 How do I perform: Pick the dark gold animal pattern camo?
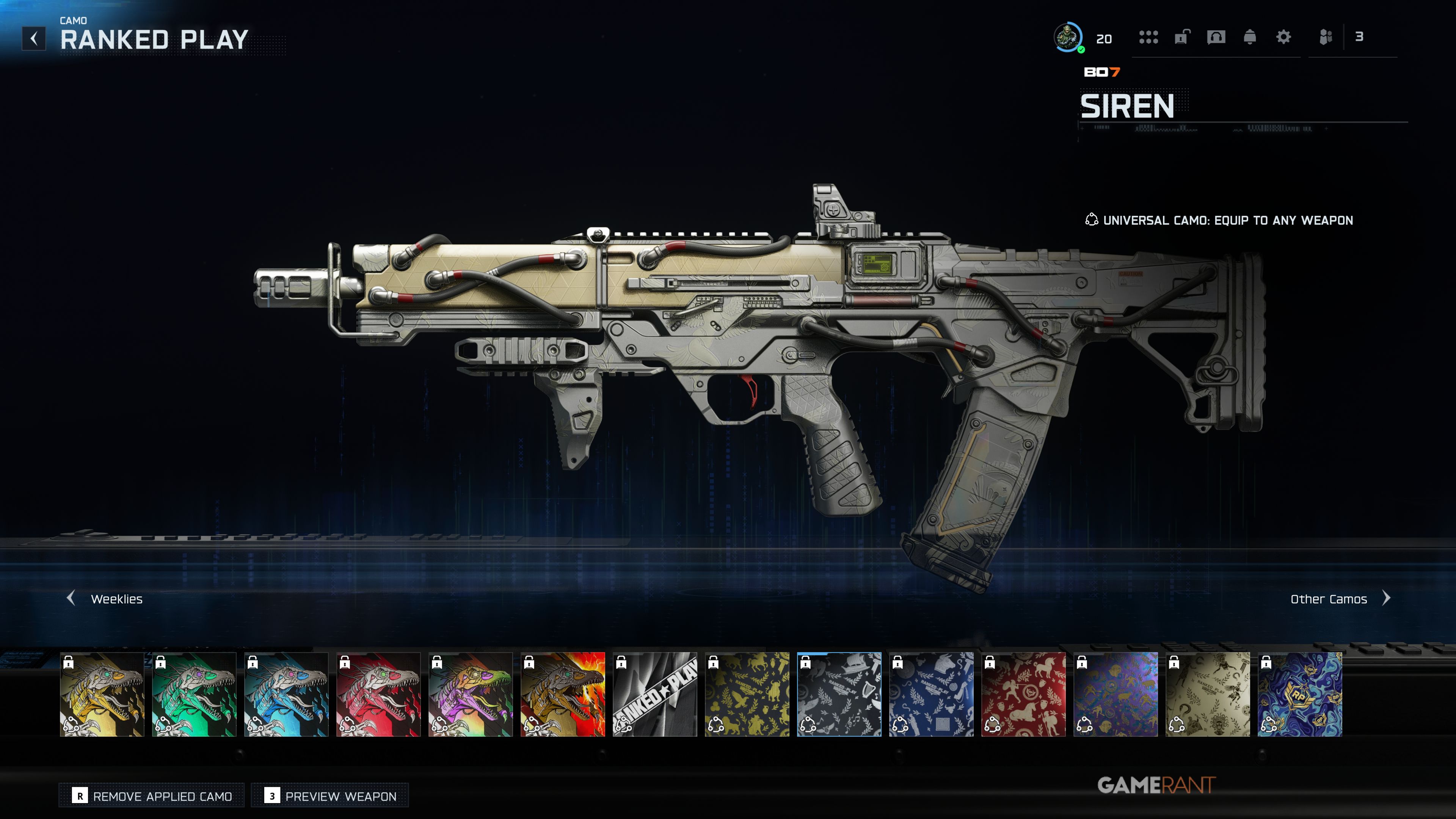[x=747, y=694]
